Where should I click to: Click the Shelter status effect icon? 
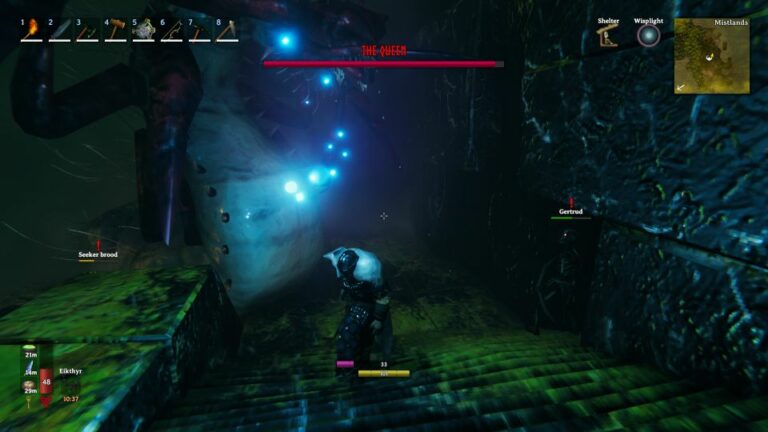point(607,37)
